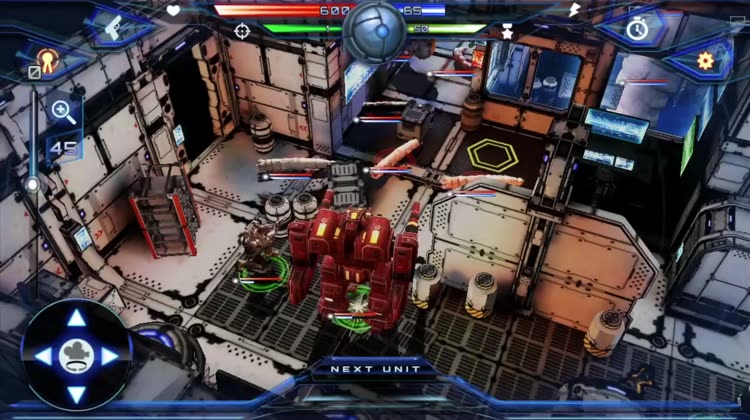Pan camera left with the left arrow

pos(42,356)
